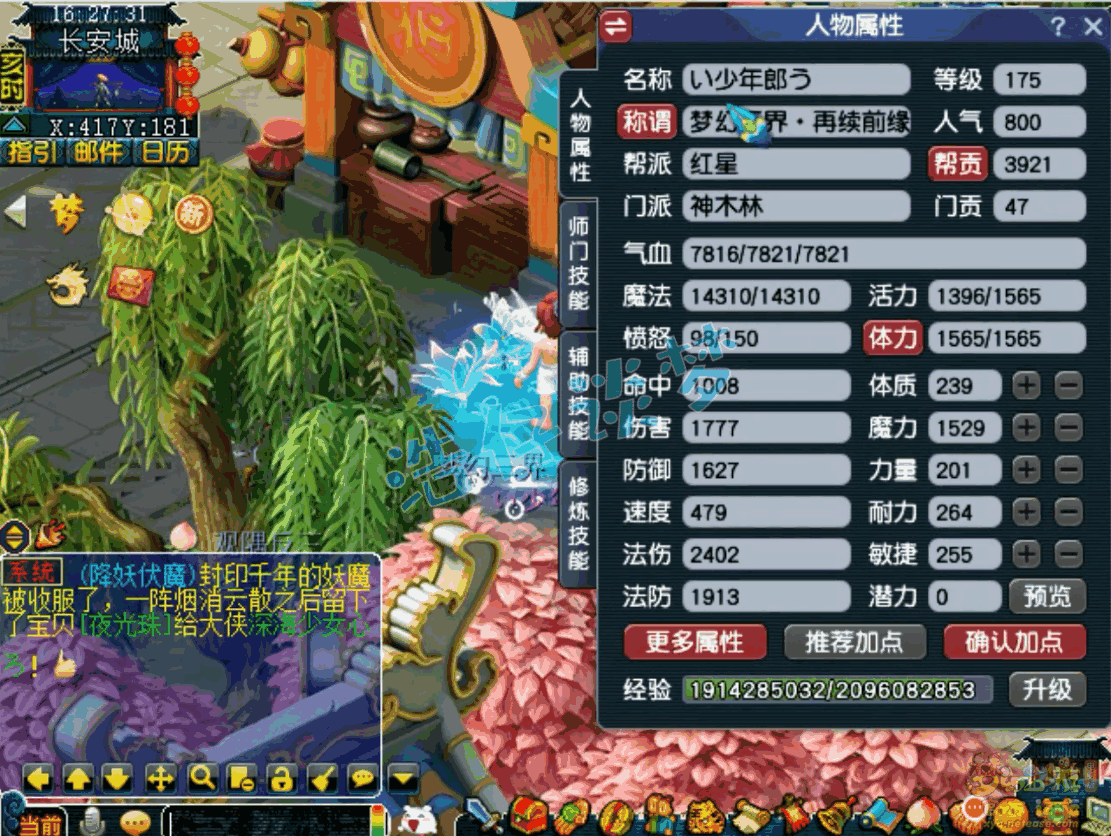The image size is (1111, 836).
Task: Click the red 体力 button
Action: pos(892,338)
